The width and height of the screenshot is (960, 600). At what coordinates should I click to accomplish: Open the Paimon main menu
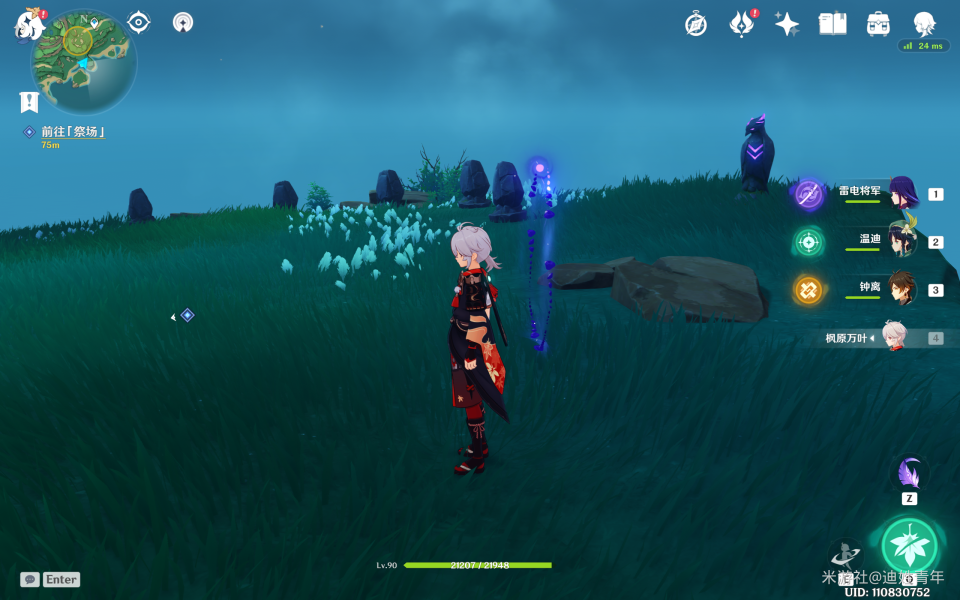28,25
